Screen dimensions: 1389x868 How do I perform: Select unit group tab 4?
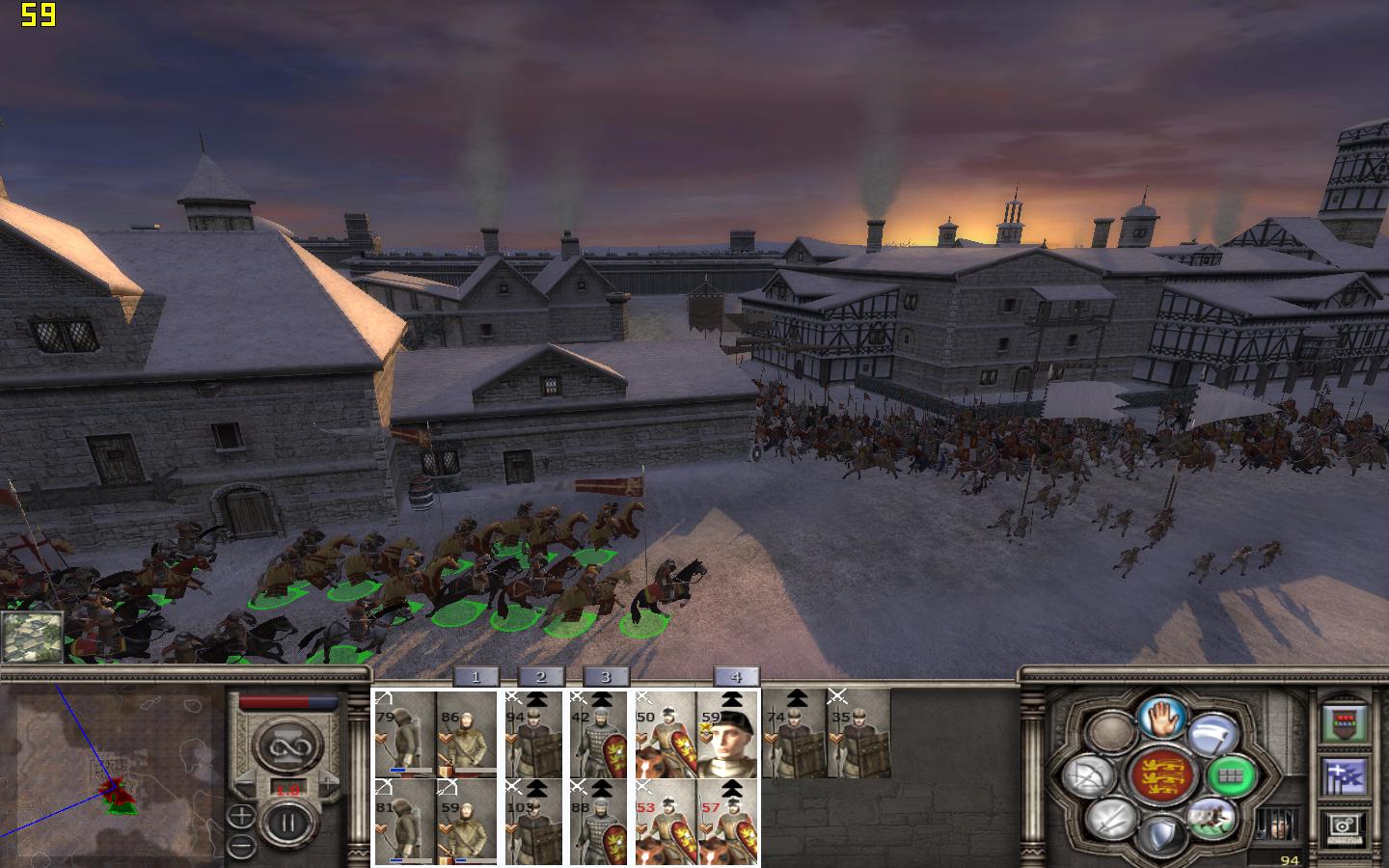tap(736, 677)
